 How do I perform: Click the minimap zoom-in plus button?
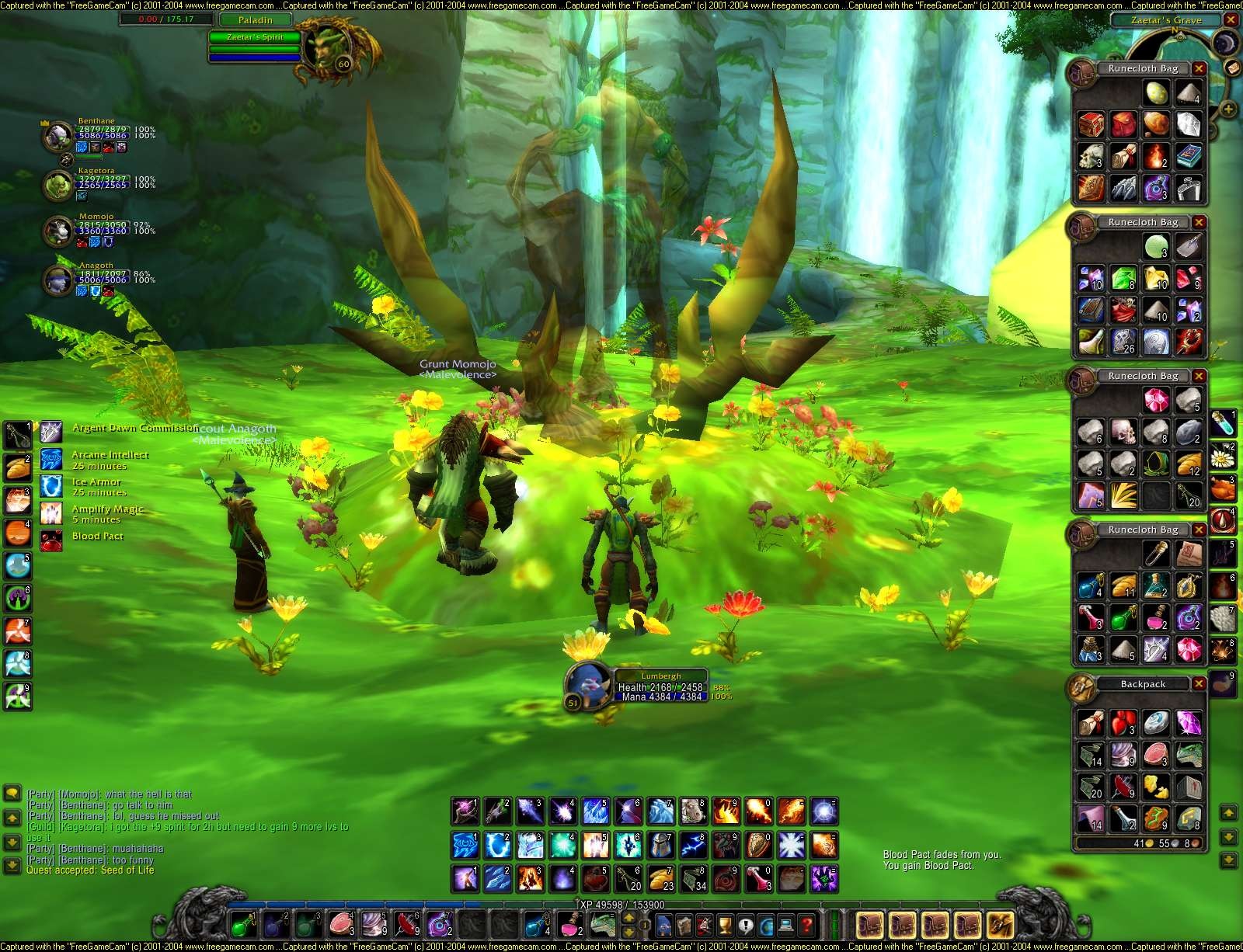point(1228,109)
